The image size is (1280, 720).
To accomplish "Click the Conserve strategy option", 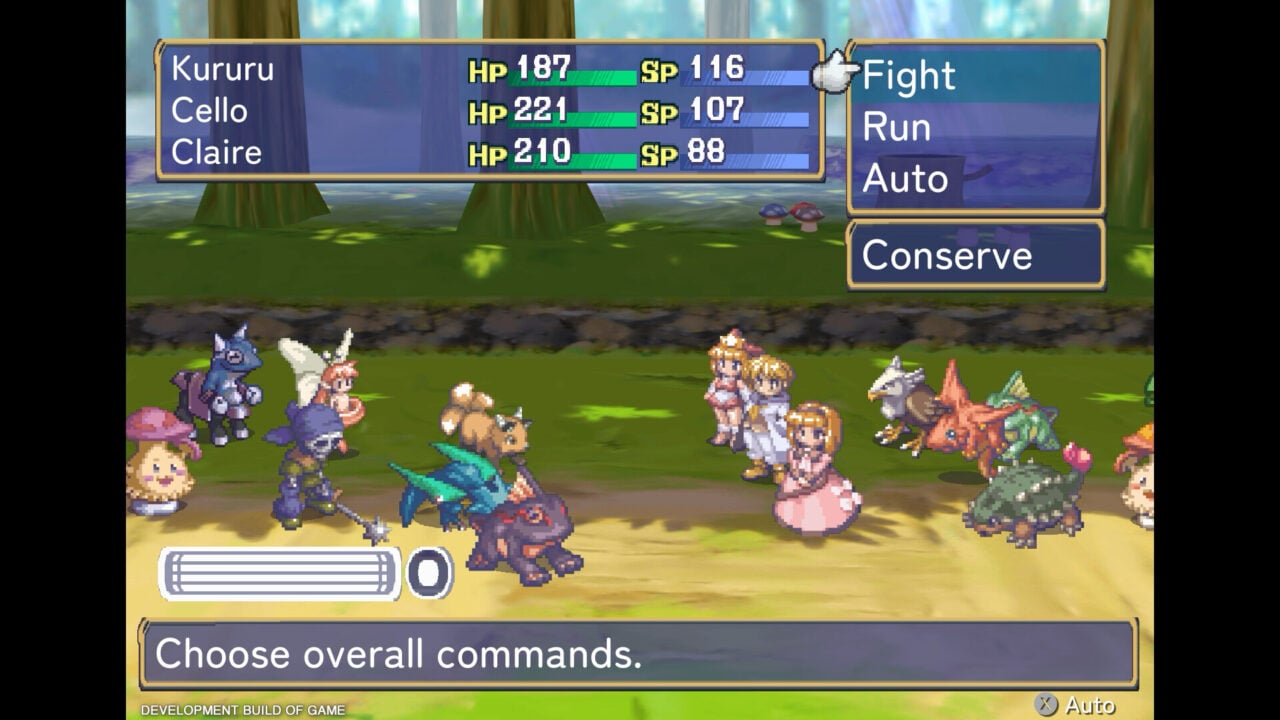I will tap(946, 256).
